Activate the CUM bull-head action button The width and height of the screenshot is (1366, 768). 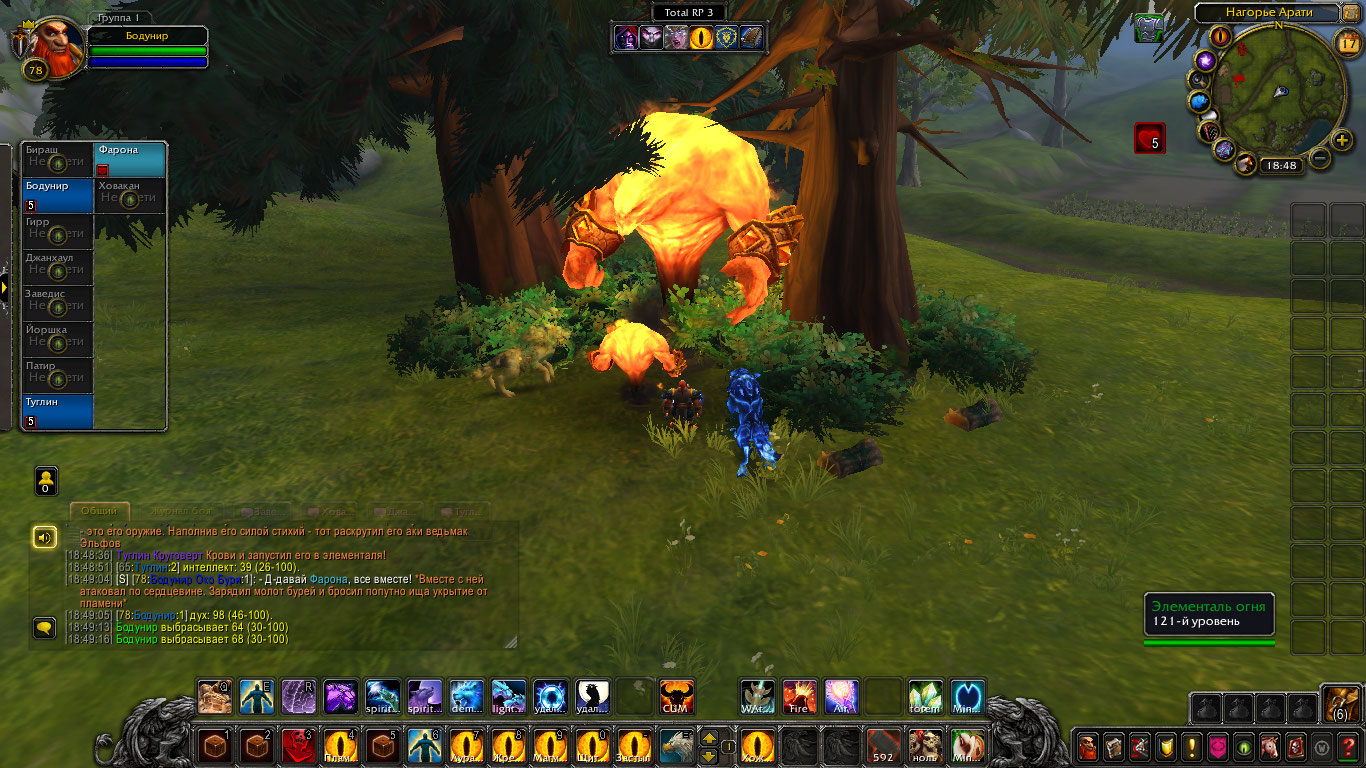coord(677,697)
